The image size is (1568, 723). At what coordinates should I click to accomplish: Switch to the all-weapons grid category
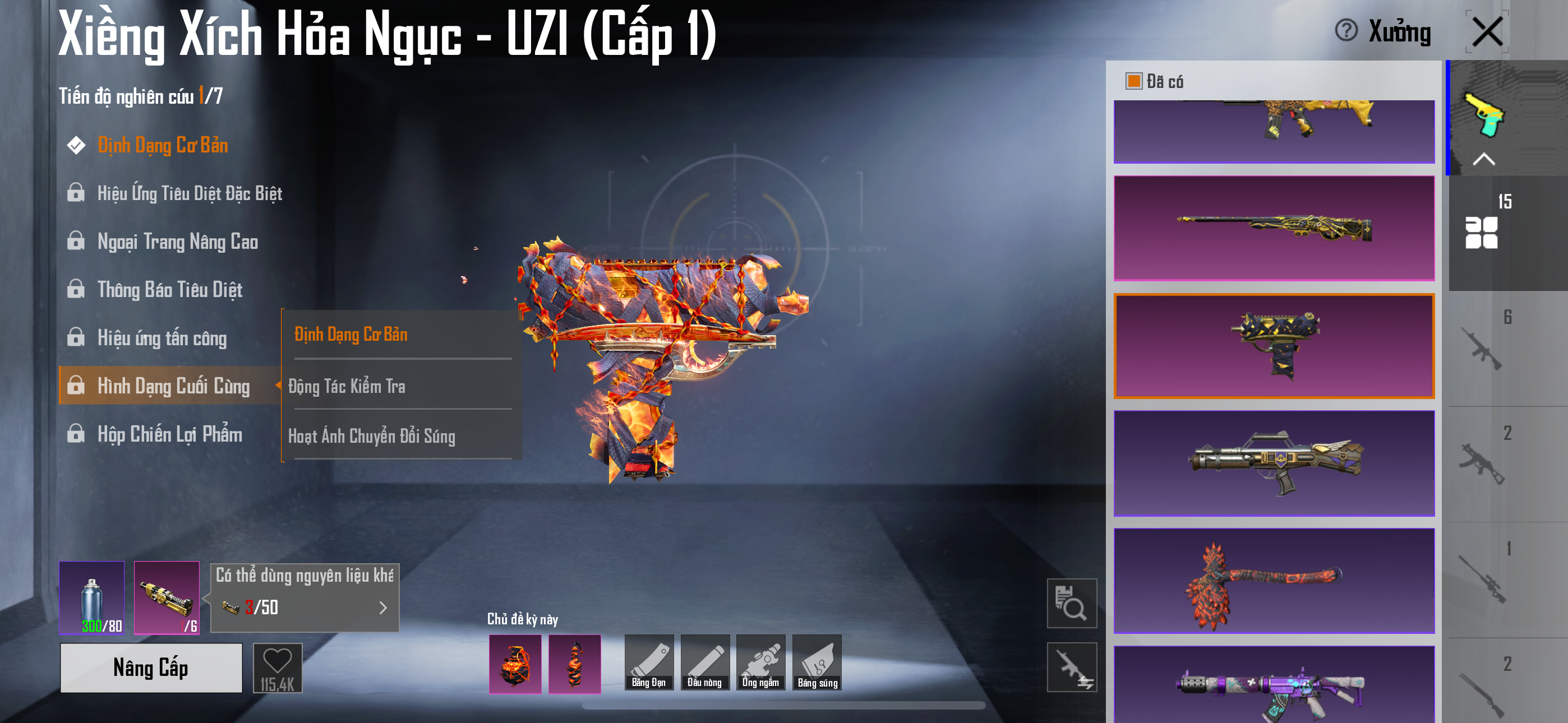1481,232
